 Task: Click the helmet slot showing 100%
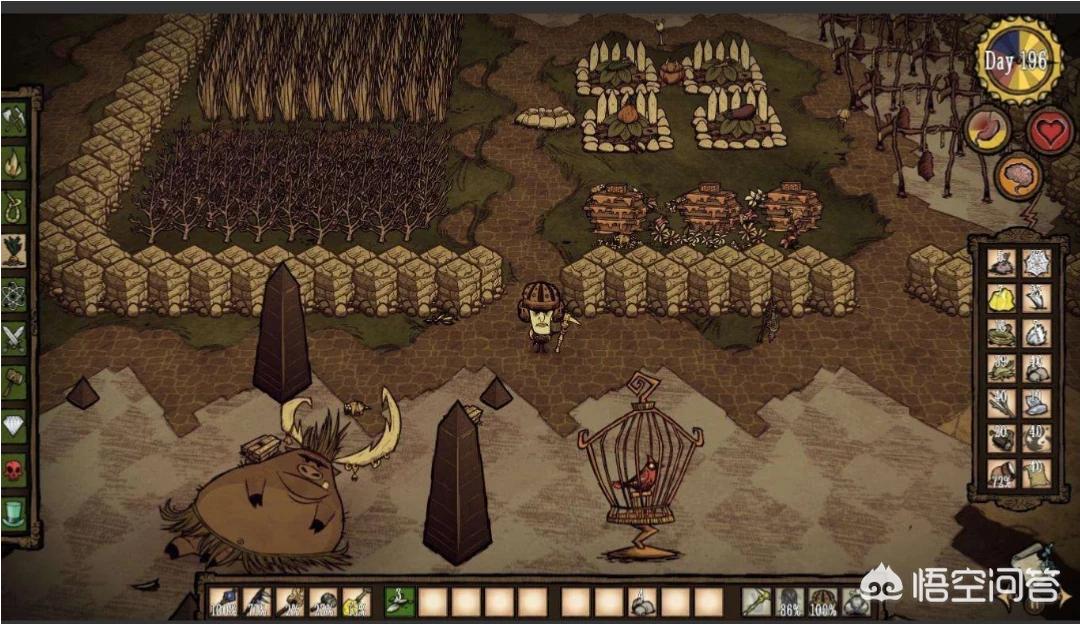[823, 602]
